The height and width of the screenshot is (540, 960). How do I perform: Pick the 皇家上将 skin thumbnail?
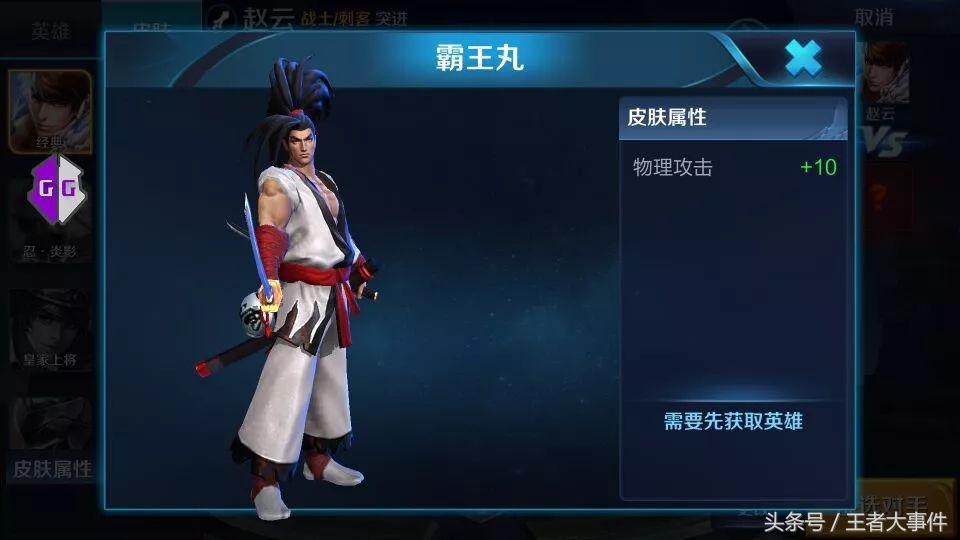[x=50, y=330]
